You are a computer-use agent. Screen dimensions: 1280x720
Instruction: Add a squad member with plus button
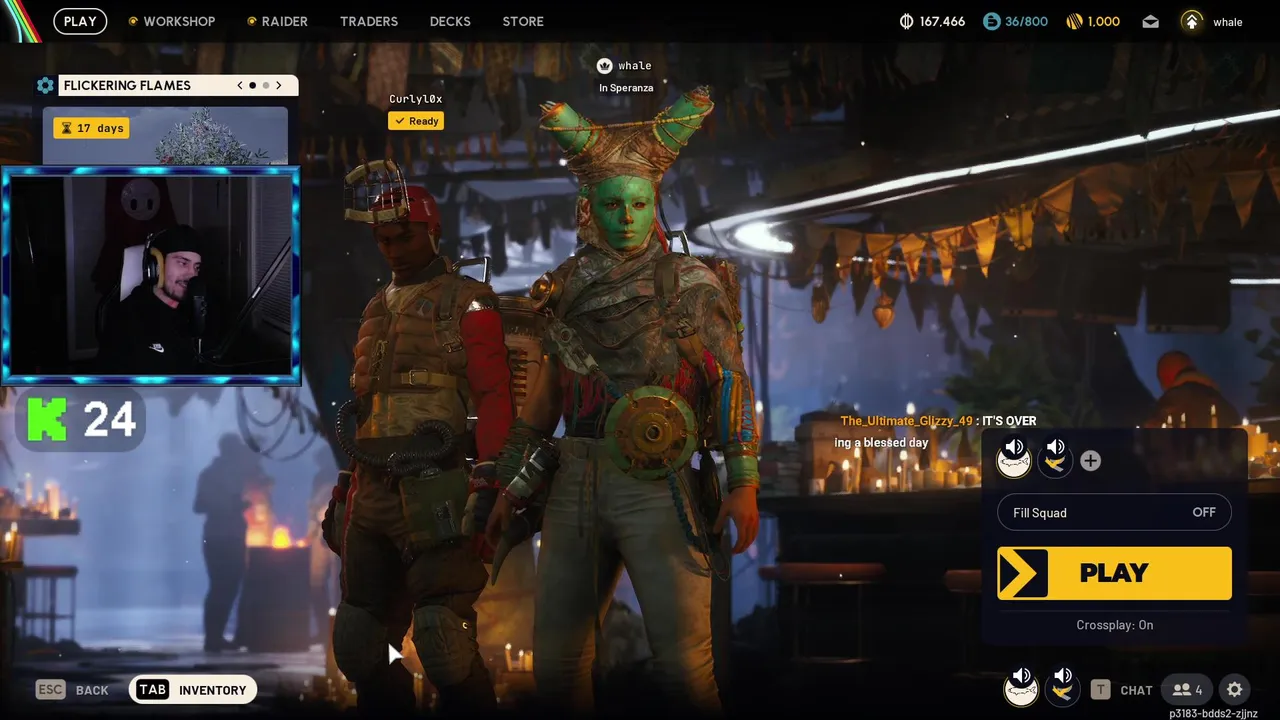coord(1090,461)
